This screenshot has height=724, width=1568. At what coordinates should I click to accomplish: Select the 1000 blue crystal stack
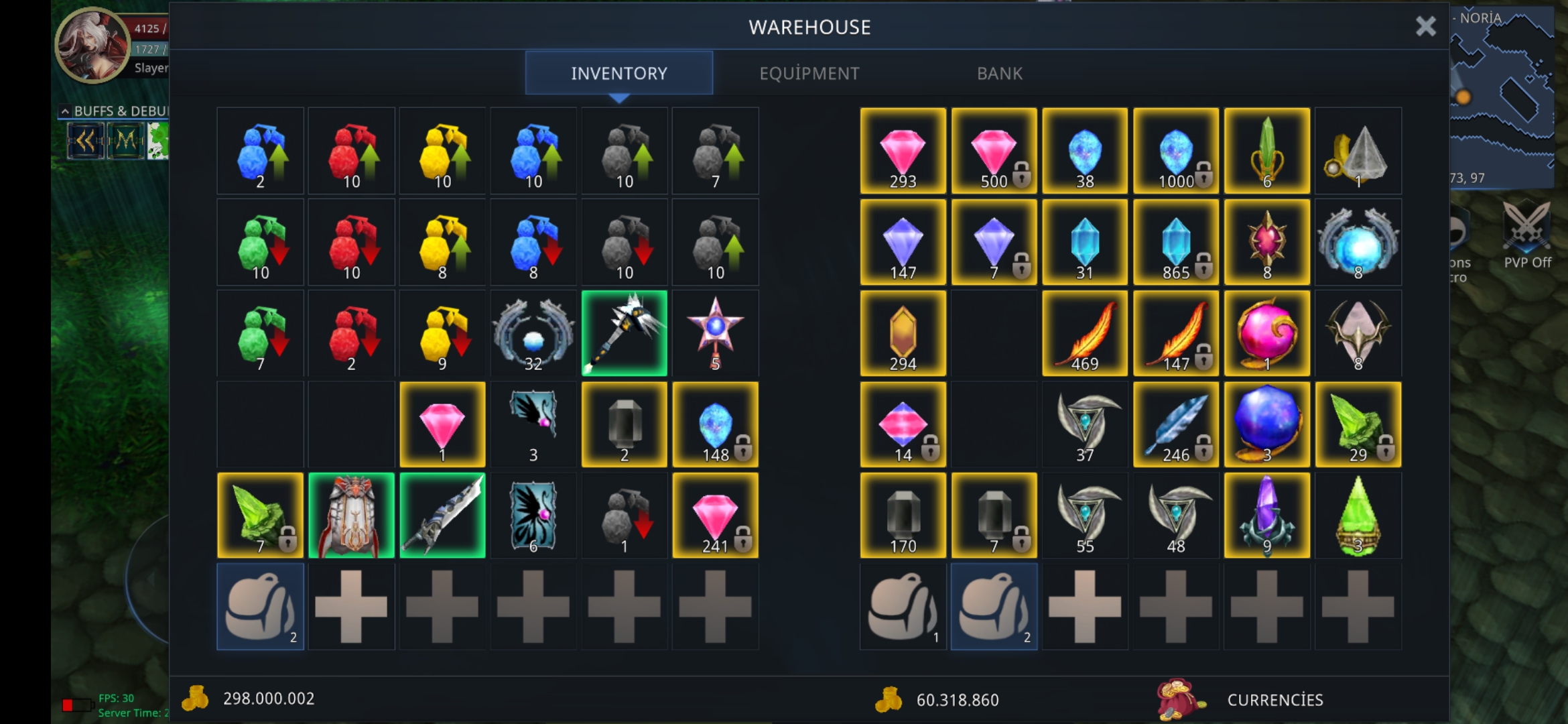pyautogui.click(x=1176, y=151)
